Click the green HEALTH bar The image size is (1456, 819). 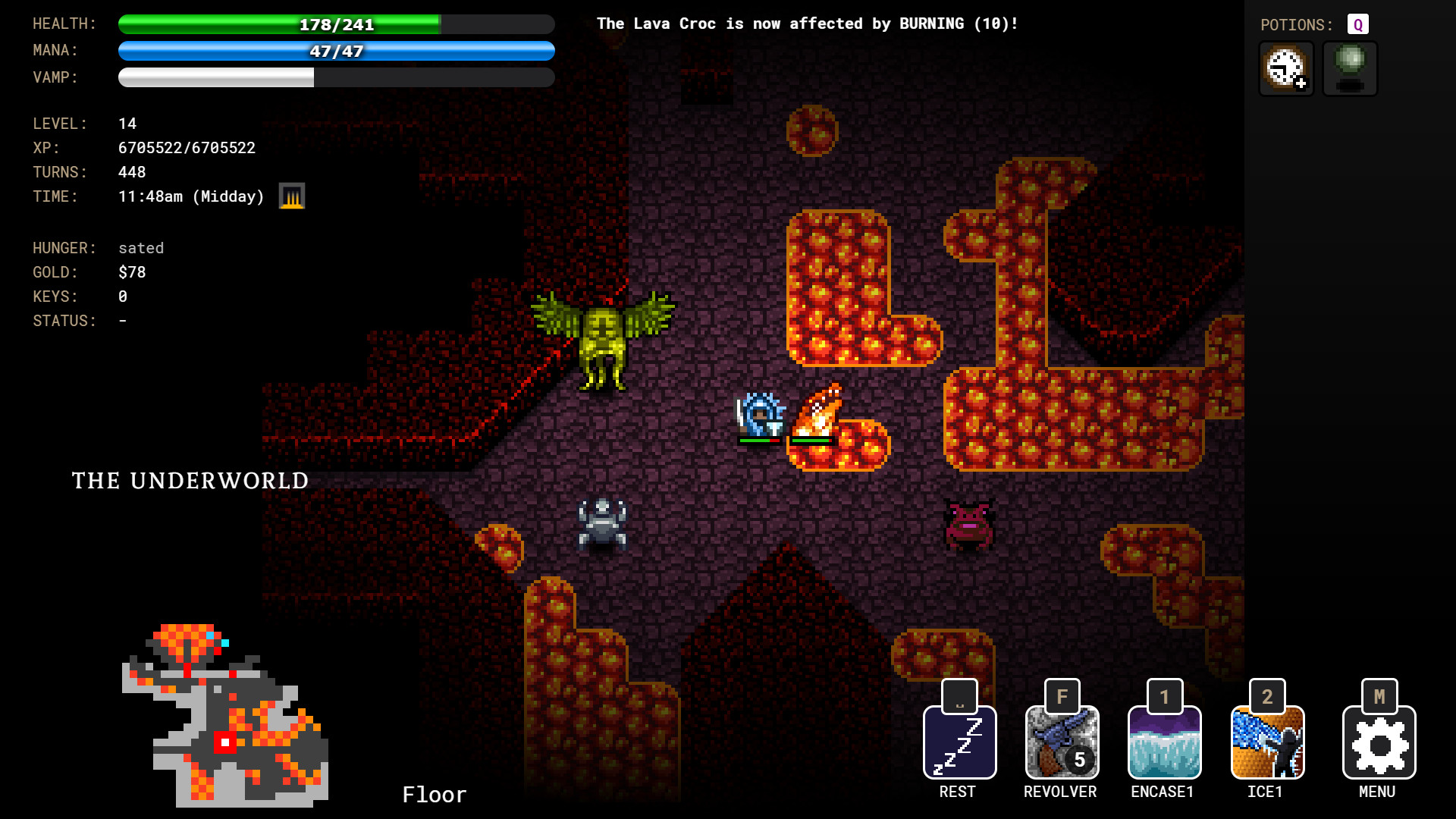[334, 24]
